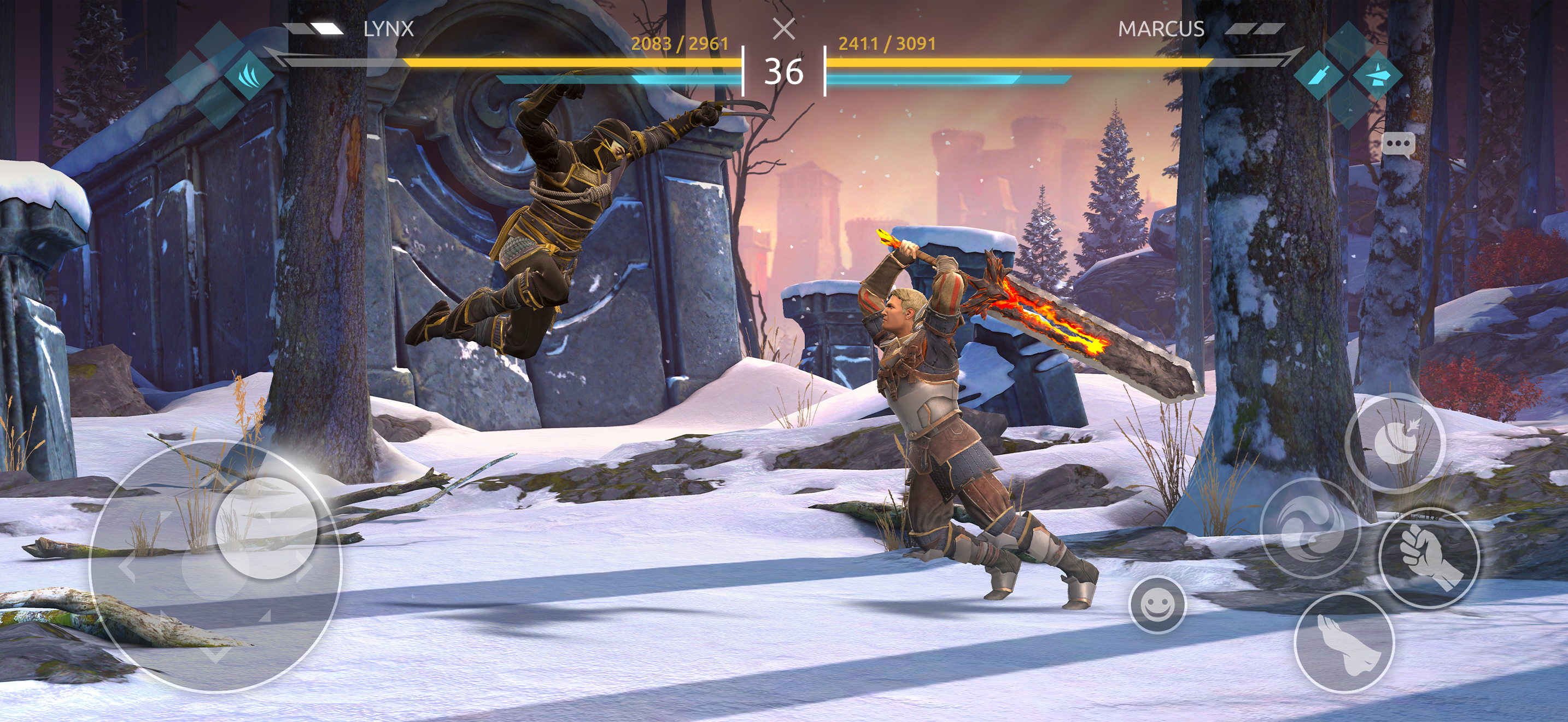This screenshot has width=1568, height=722.
Task: Select Marcus's greatsword talent icon
Action: (1319, 77)
